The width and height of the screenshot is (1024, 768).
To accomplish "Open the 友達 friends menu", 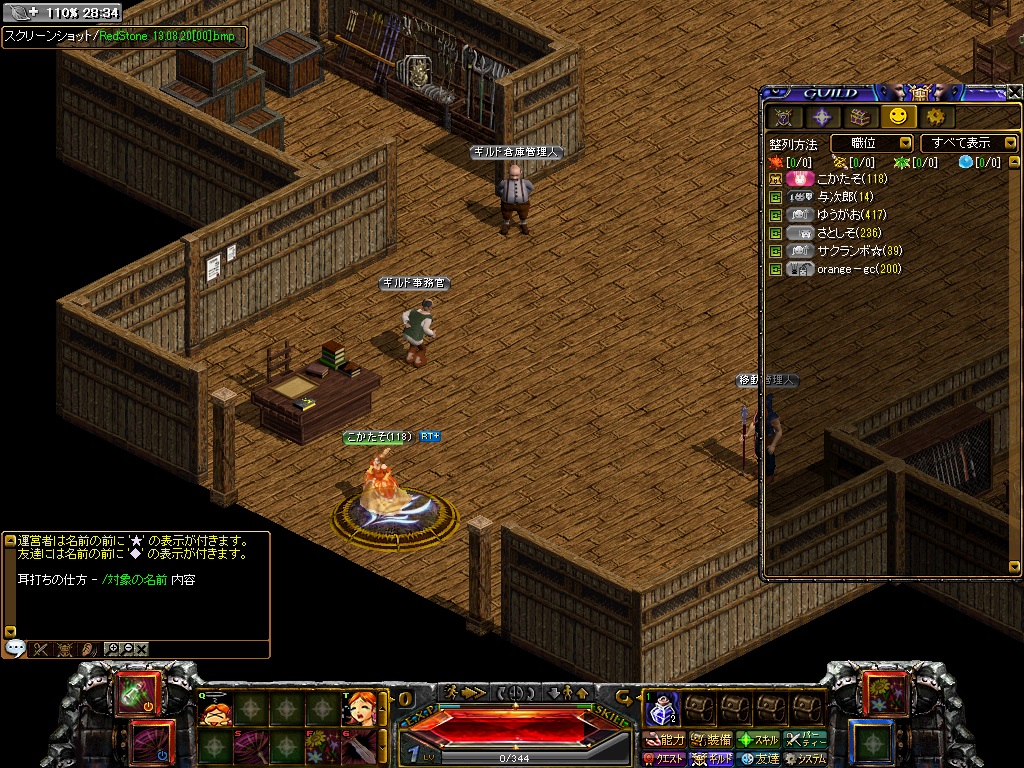I will click(x=759, y=759).
